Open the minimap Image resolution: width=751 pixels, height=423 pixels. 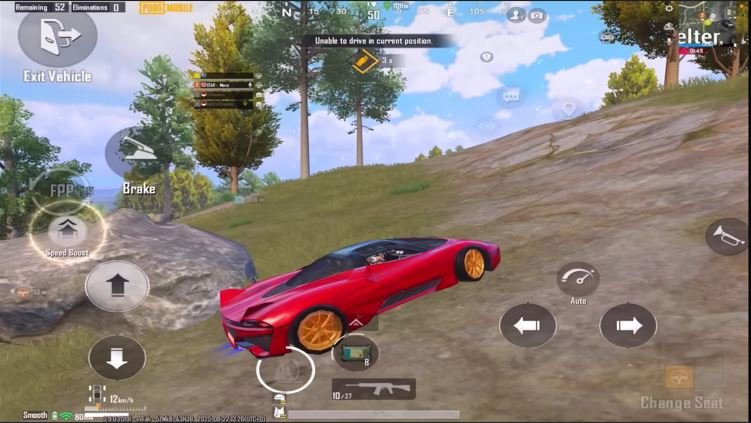pos(713,24)
